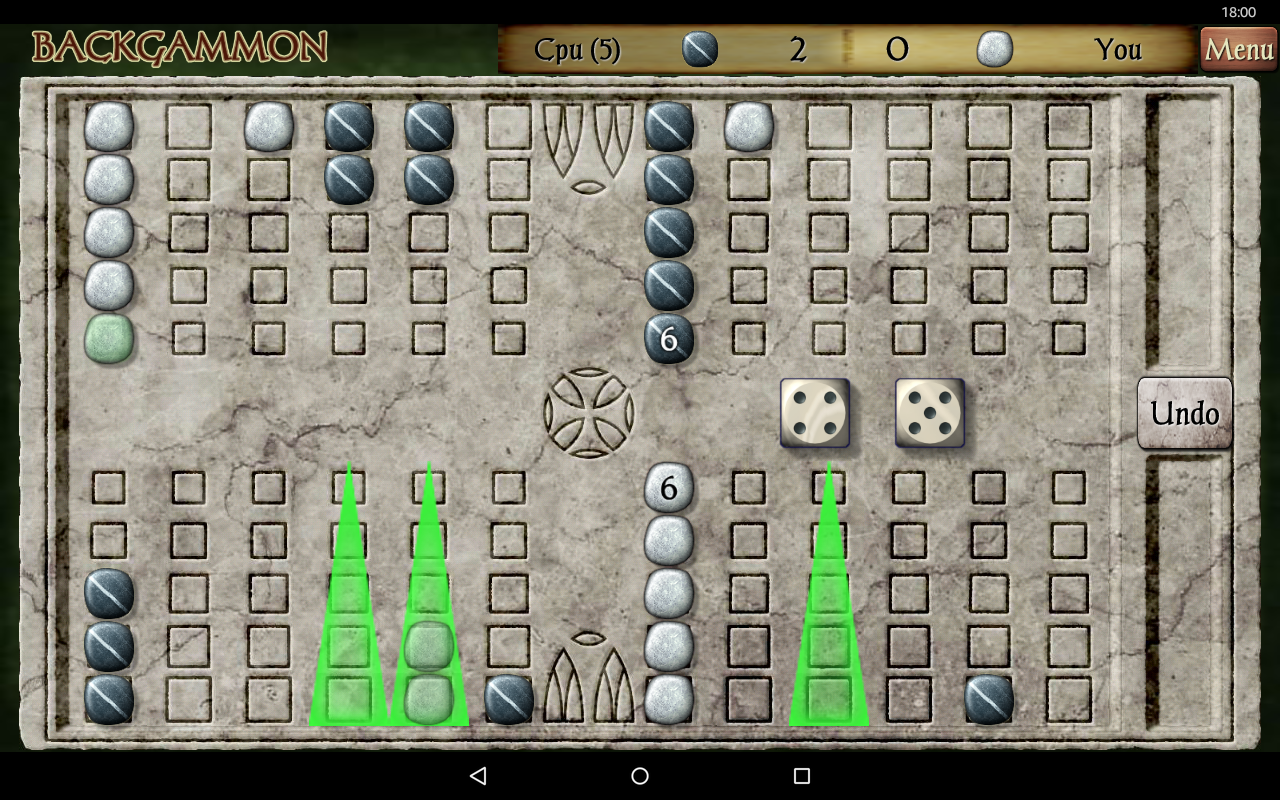Click the BACKGAMMON title banner
Image resolution: width=1280 pixels, height=800 pixels.
(180, 46)
